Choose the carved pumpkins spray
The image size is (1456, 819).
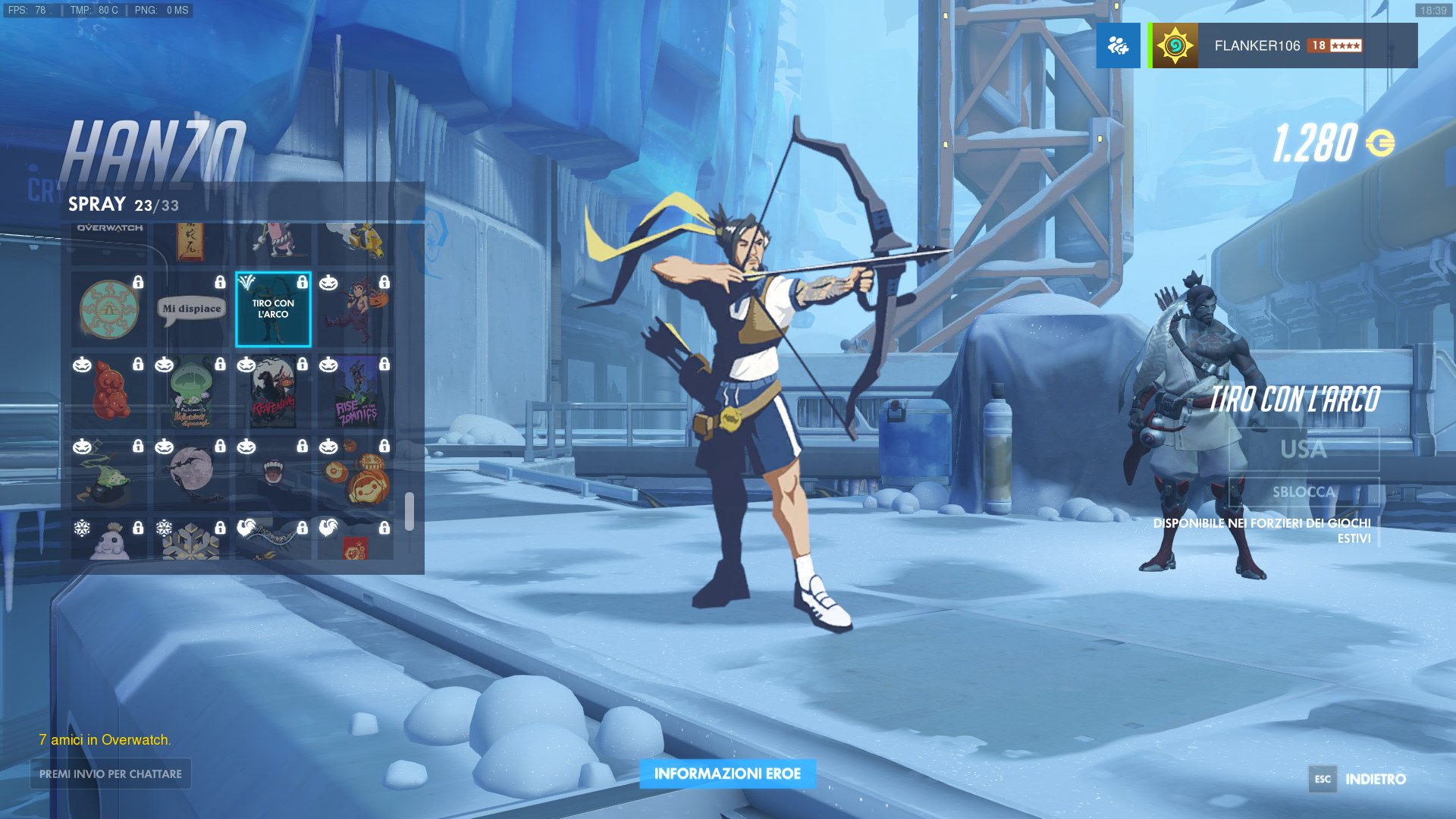[355, 473]
